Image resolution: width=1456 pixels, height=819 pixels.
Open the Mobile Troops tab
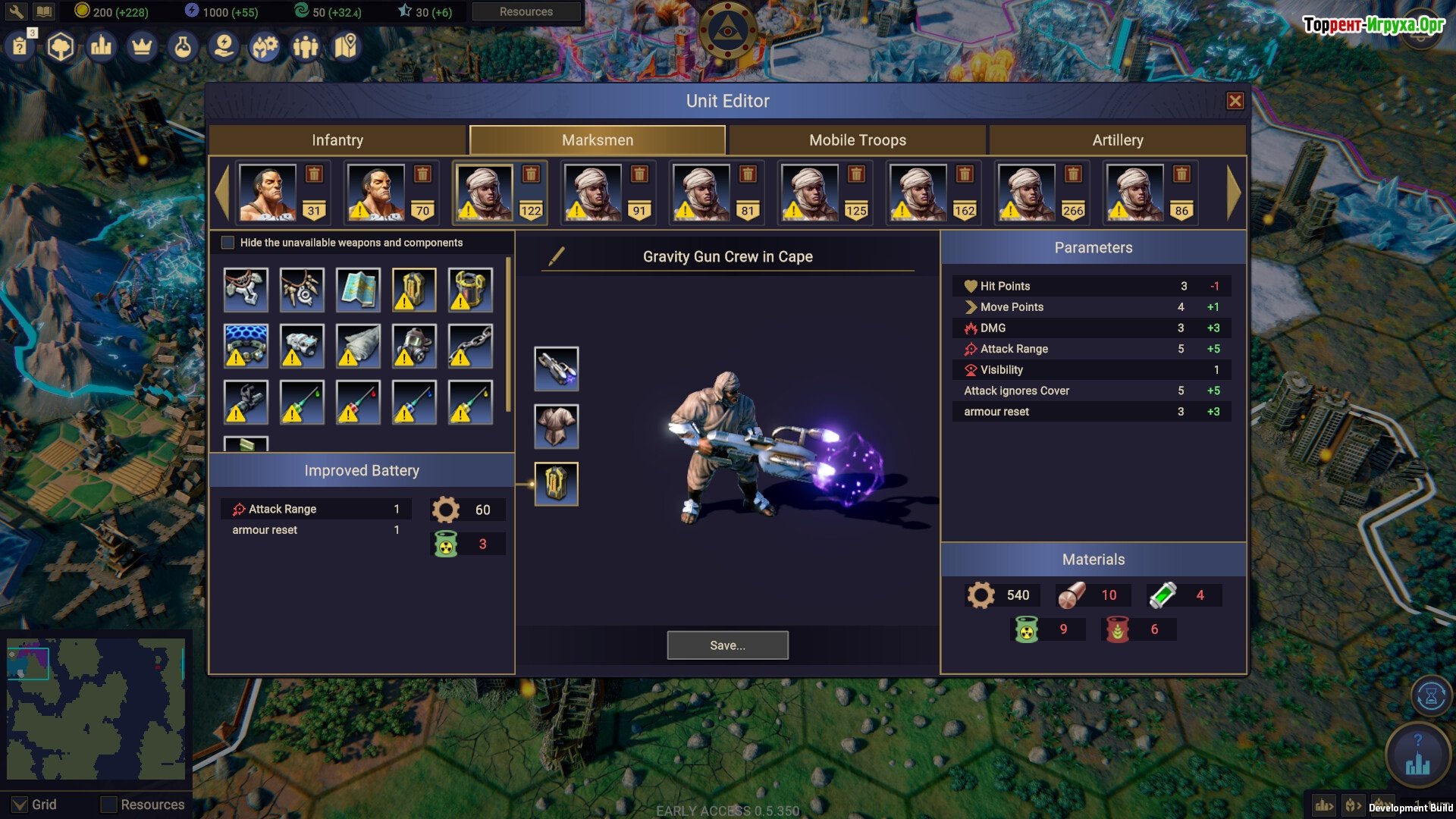(x=857, y=140)
